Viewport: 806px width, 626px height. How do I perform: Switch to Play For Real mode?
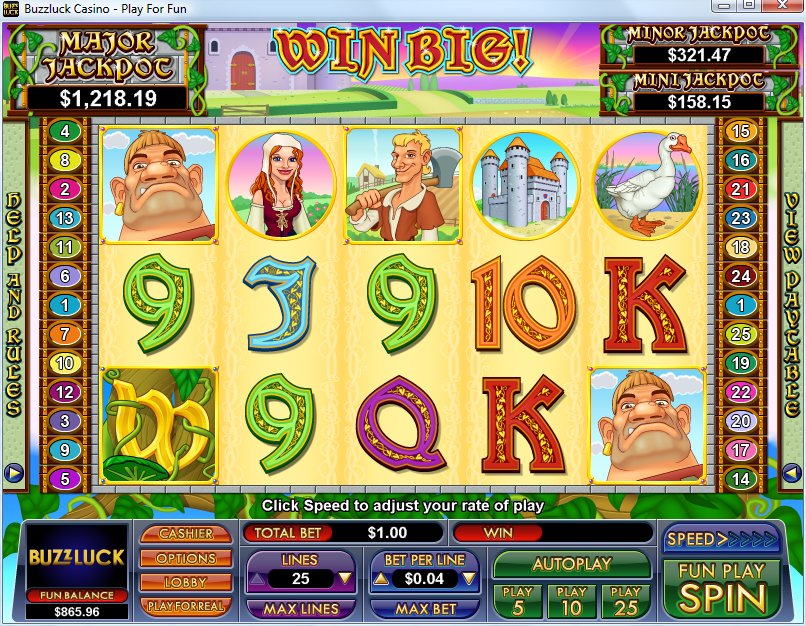pos(186,606)
